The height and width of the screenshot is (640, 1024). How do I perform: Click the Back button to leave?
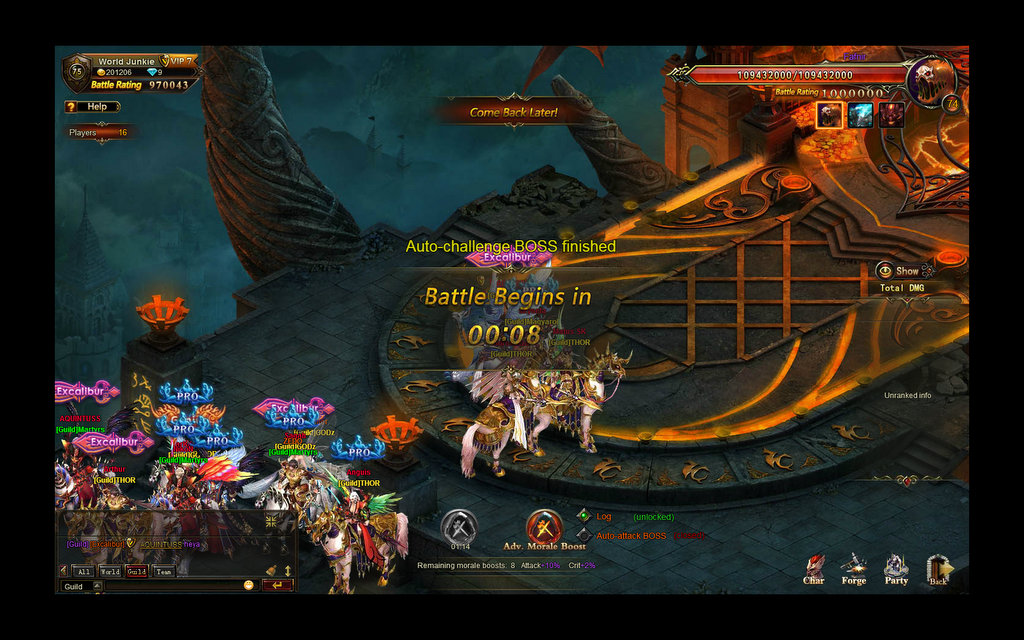(938, 568)
